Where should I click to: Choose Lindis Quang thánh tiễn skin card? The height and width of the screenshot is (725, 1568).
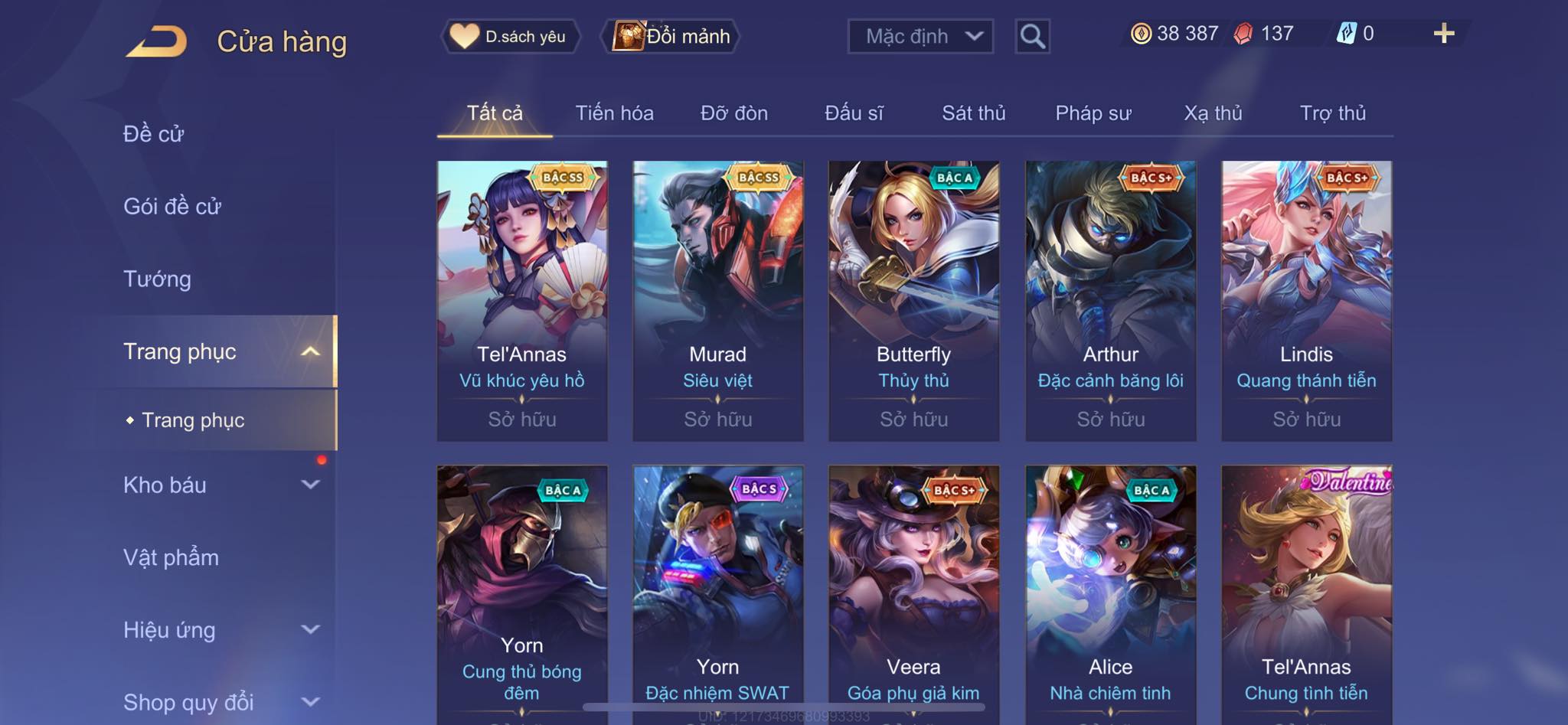tap(1306, 300)
